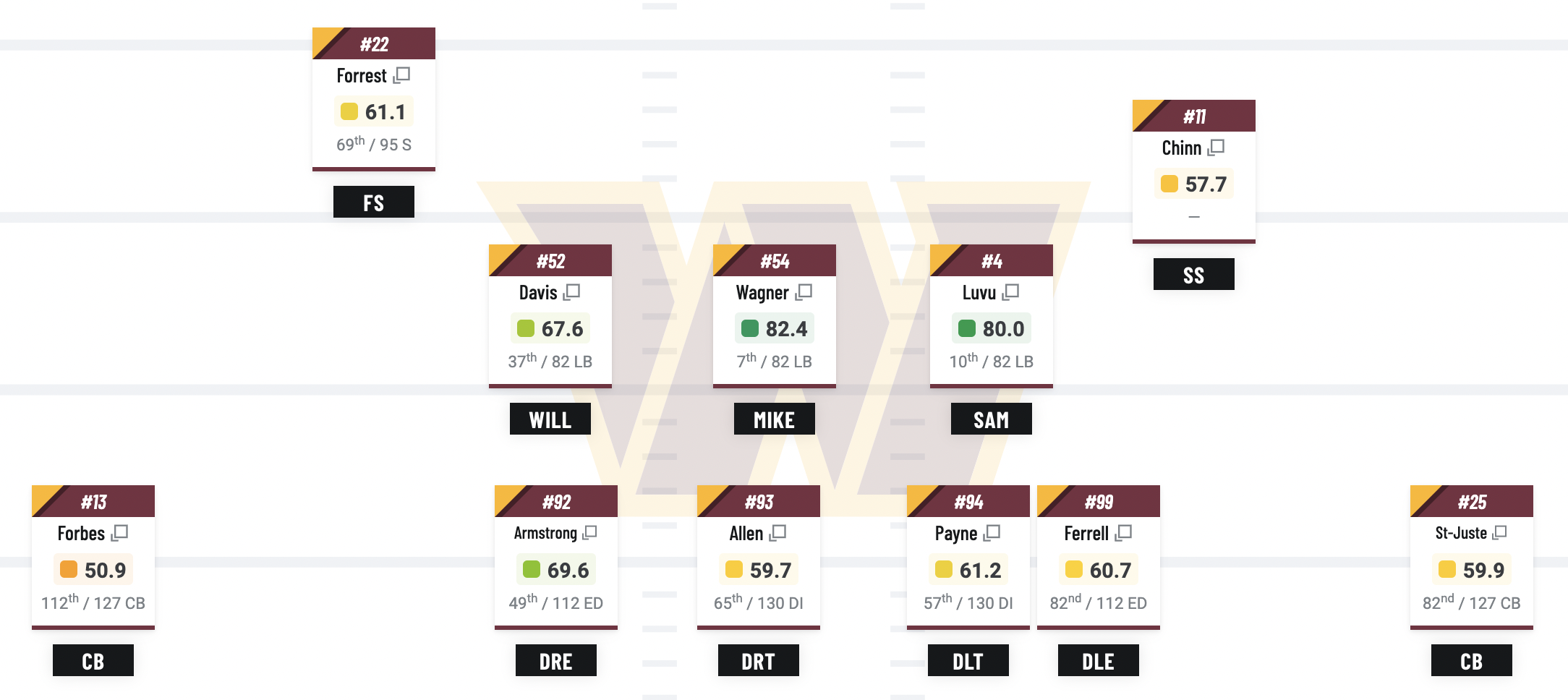Viewport: 1568px width, 700px height.
Task: Click the popup icon beside Armstrong
Action: pyautogui.click(x=589, y=533)
